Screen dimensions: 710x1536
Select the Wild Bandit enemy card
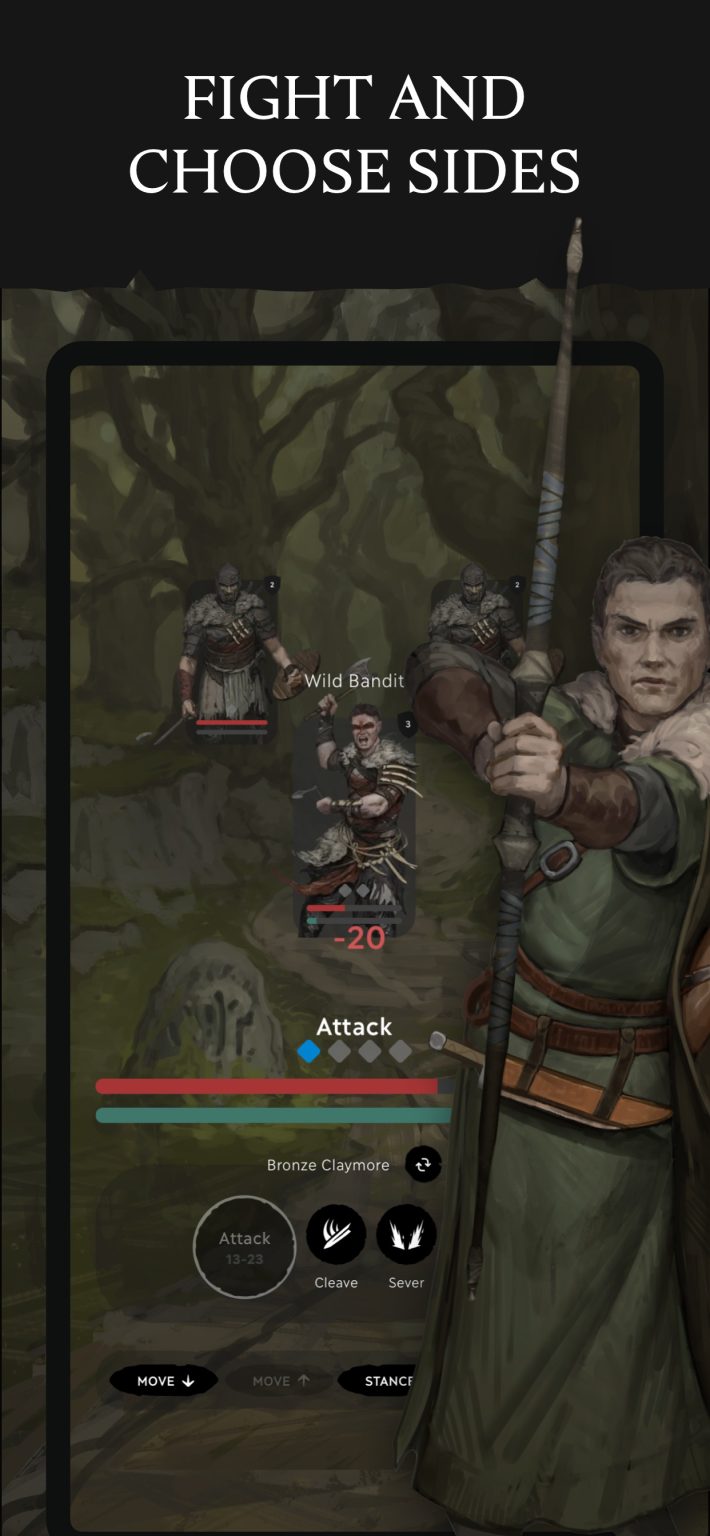355,820
